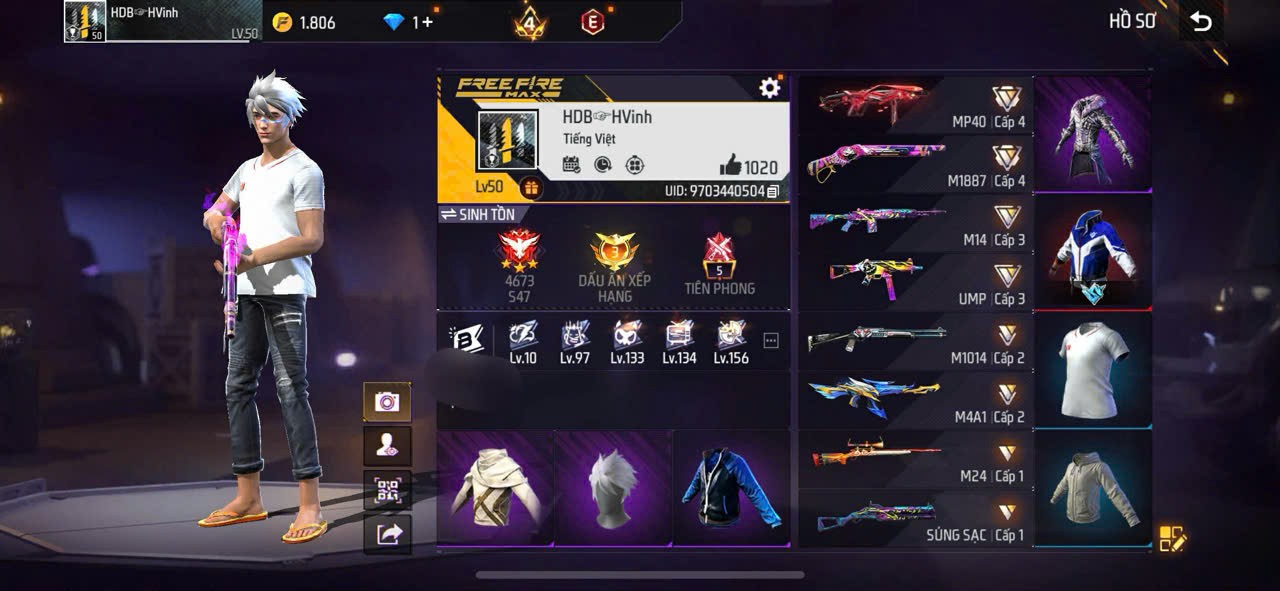
Task: Select the M1887 weapon skin row
Action: [914, 164]
